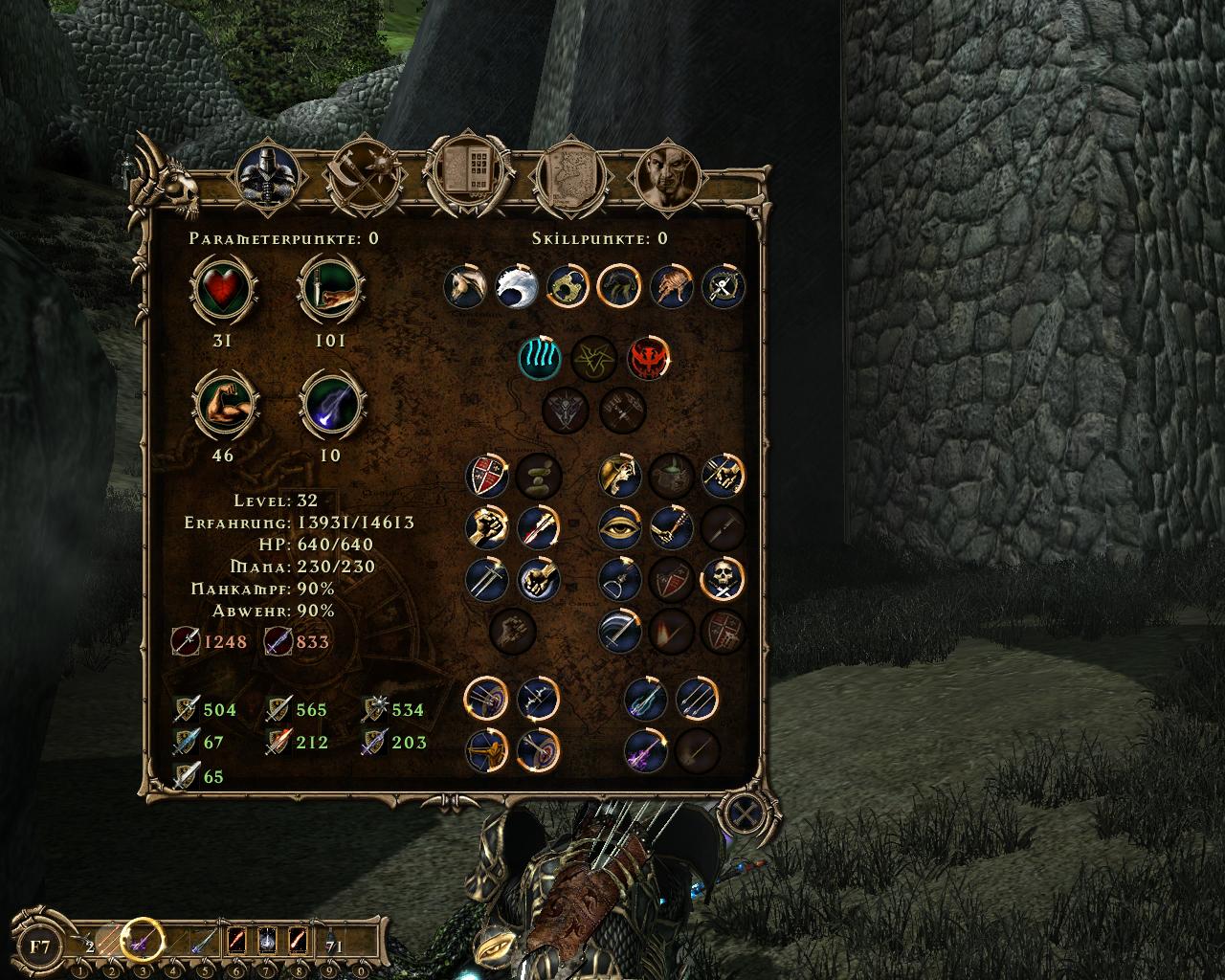
Task: Close the character window with the X button
Action: pos(740,814)
